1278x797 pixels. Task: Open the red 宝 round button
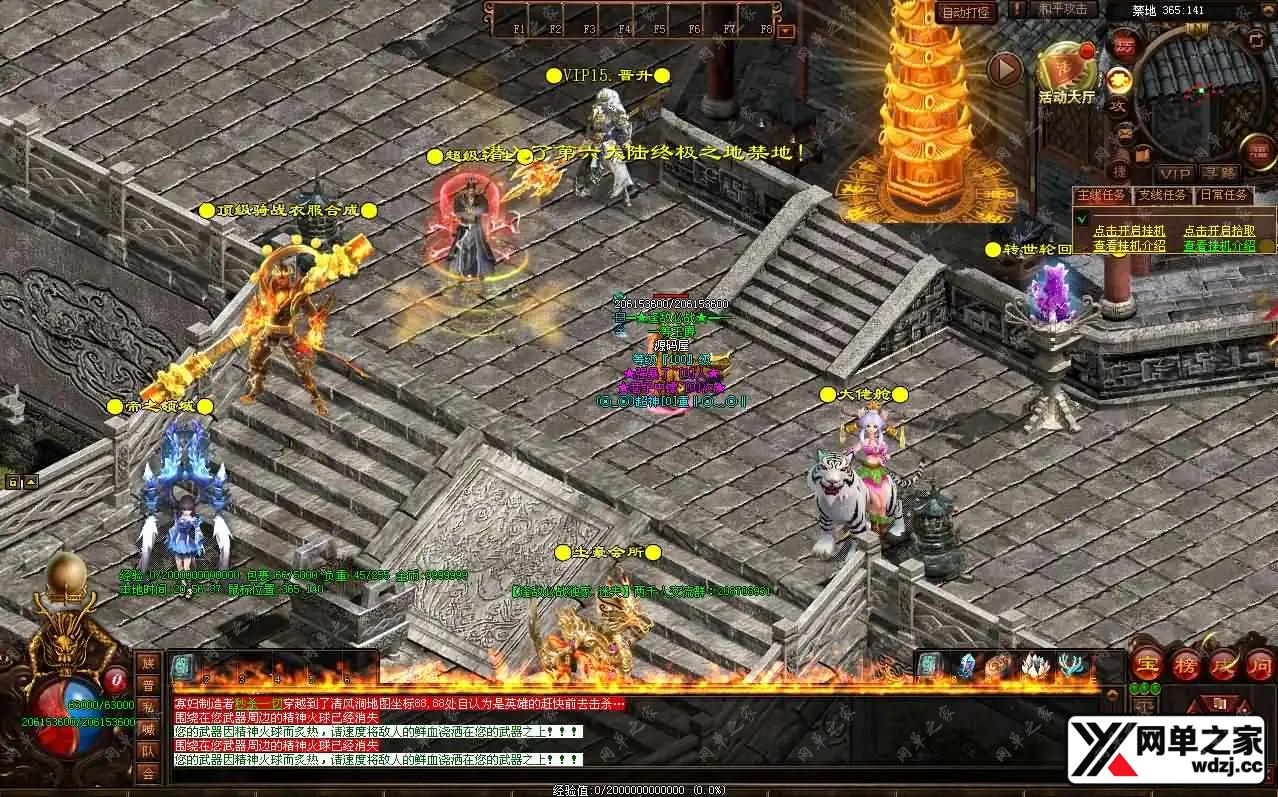pyautogui.click(x=1147, y=664)
